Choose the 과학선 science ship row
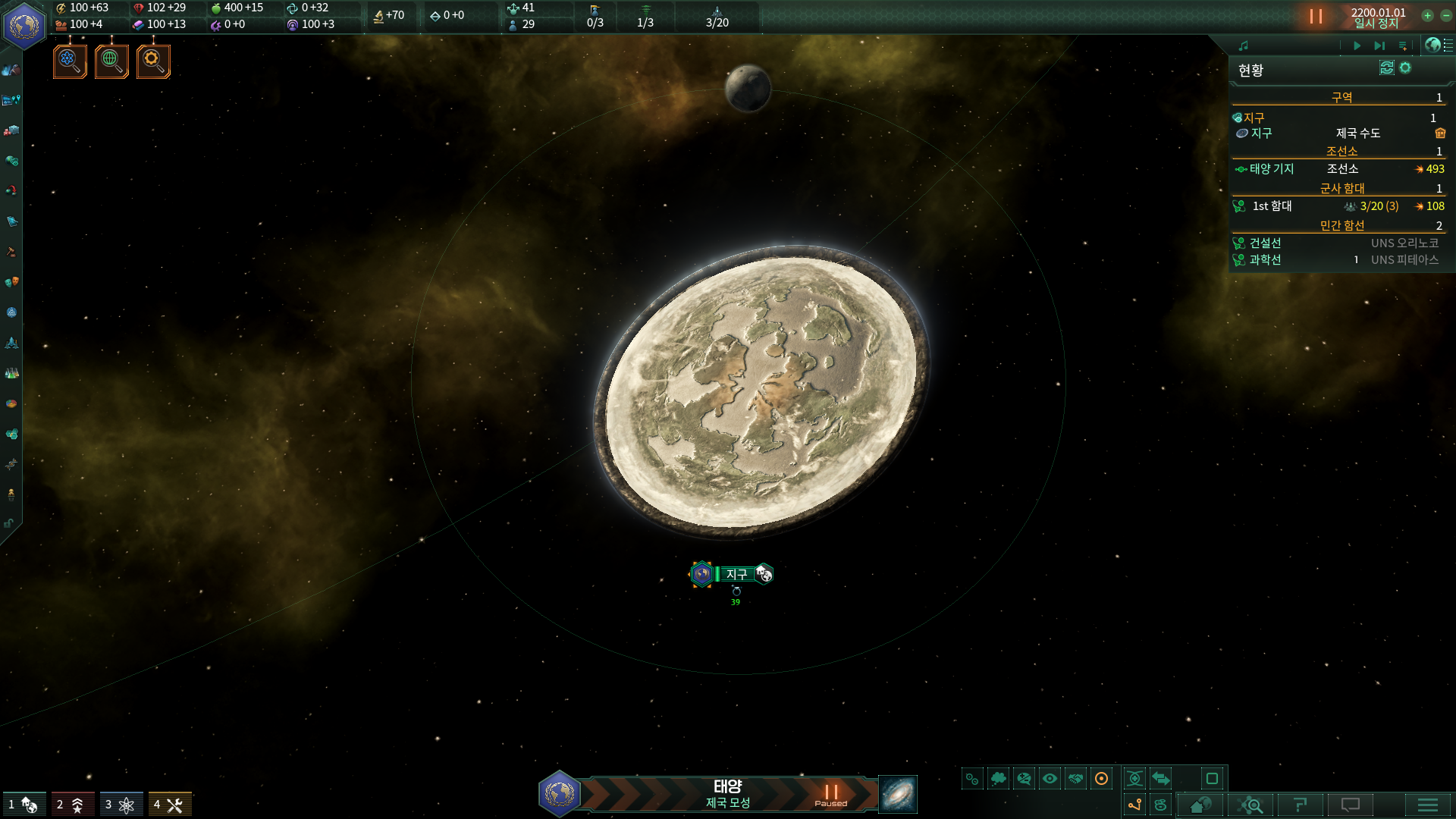1456x819 pixels. click(x=1265, y=260)
